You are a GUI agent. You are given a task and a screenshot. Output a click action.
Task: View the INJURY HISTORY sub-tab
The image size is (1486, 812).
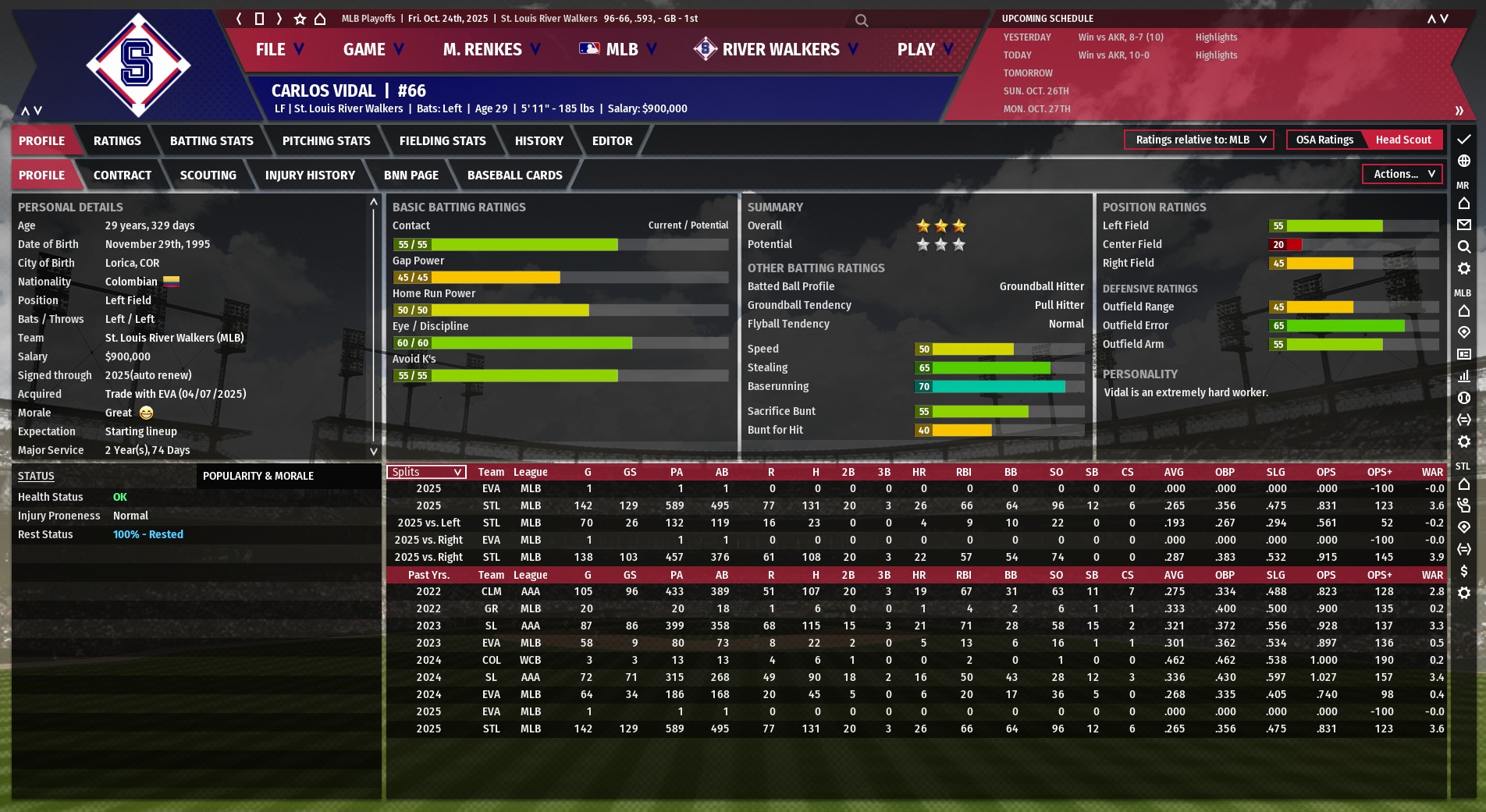(x=310, y=176)
